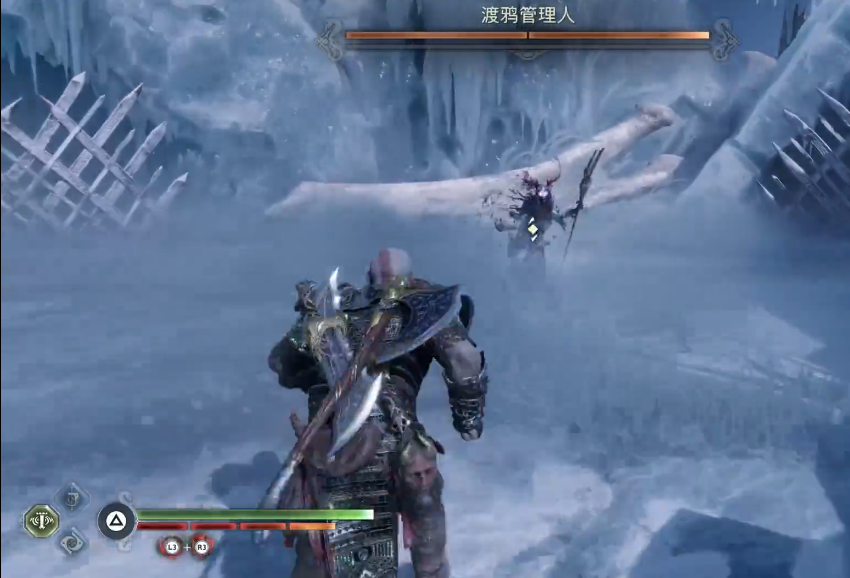Activate the upper faded runic attack icon

click(71, 496)
